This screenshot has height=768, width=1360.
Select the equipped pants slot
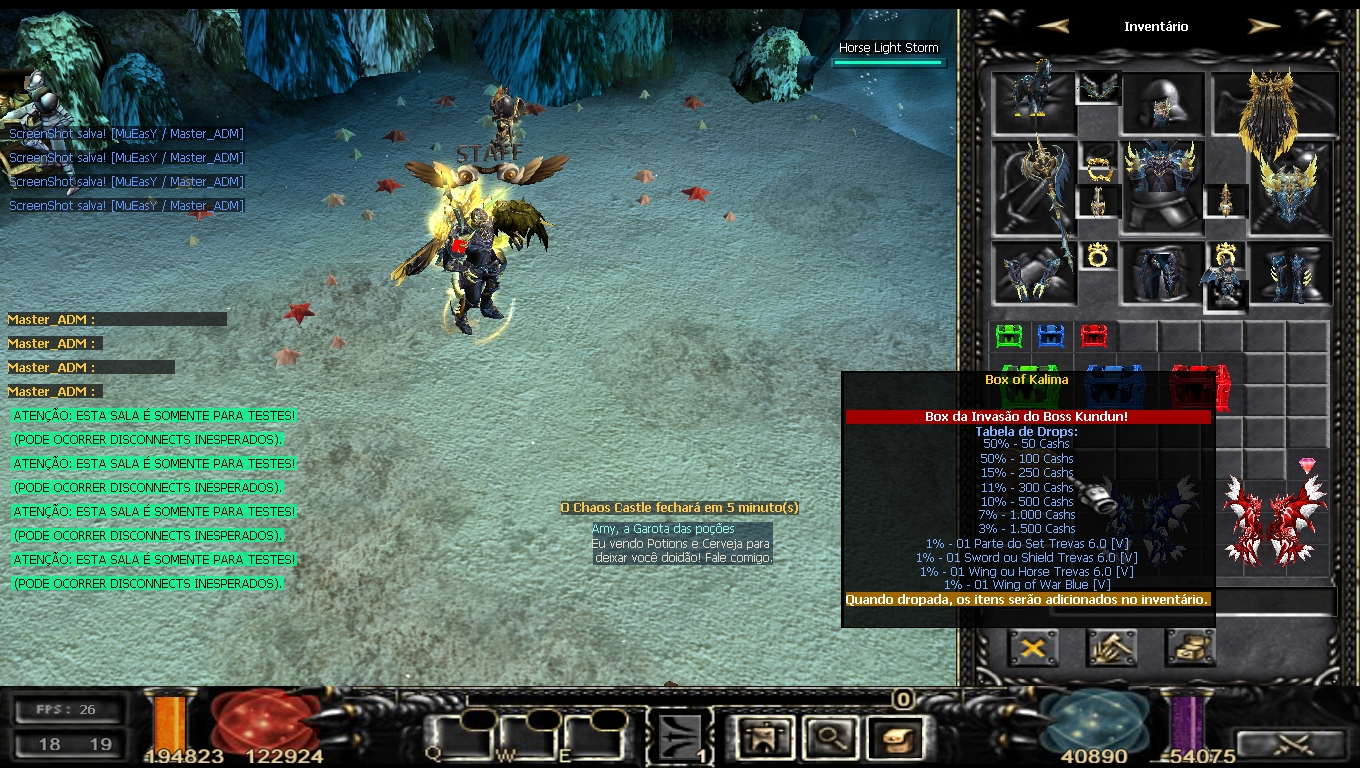coord(1161,272)
